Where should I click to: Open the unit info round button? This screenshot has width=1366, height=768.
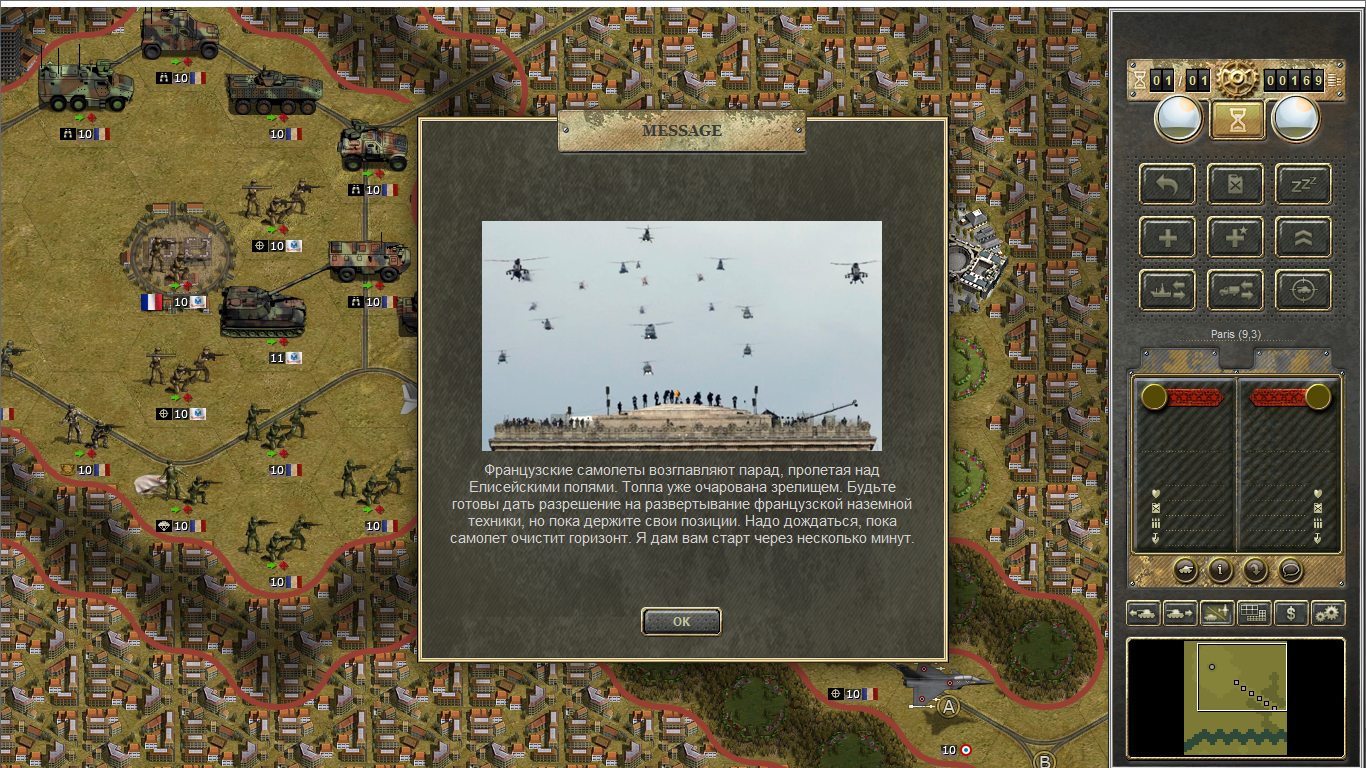pyautogui.click(x=1220, y=570)
